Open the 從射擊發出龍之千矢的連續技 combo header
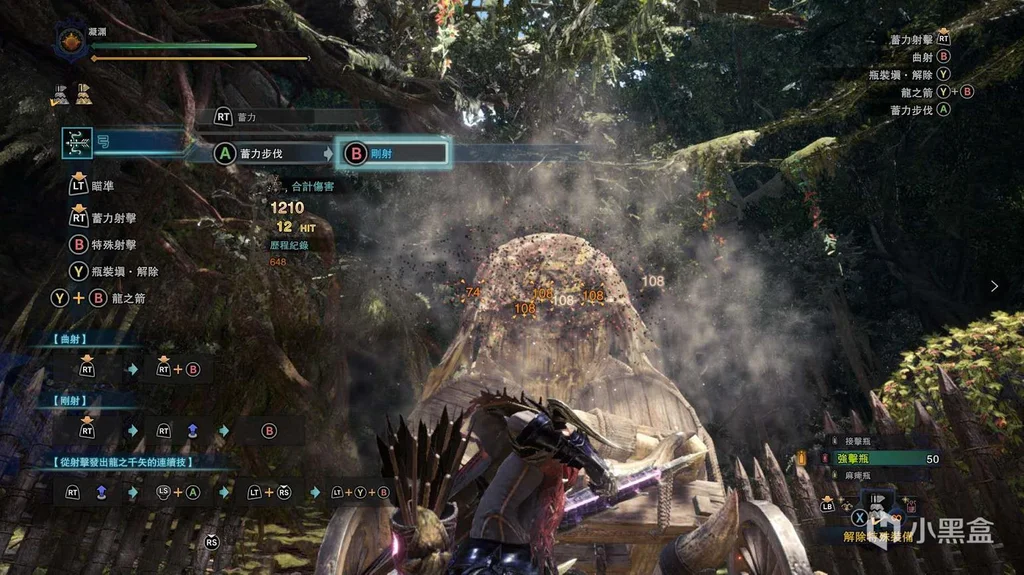 [118, 464]
